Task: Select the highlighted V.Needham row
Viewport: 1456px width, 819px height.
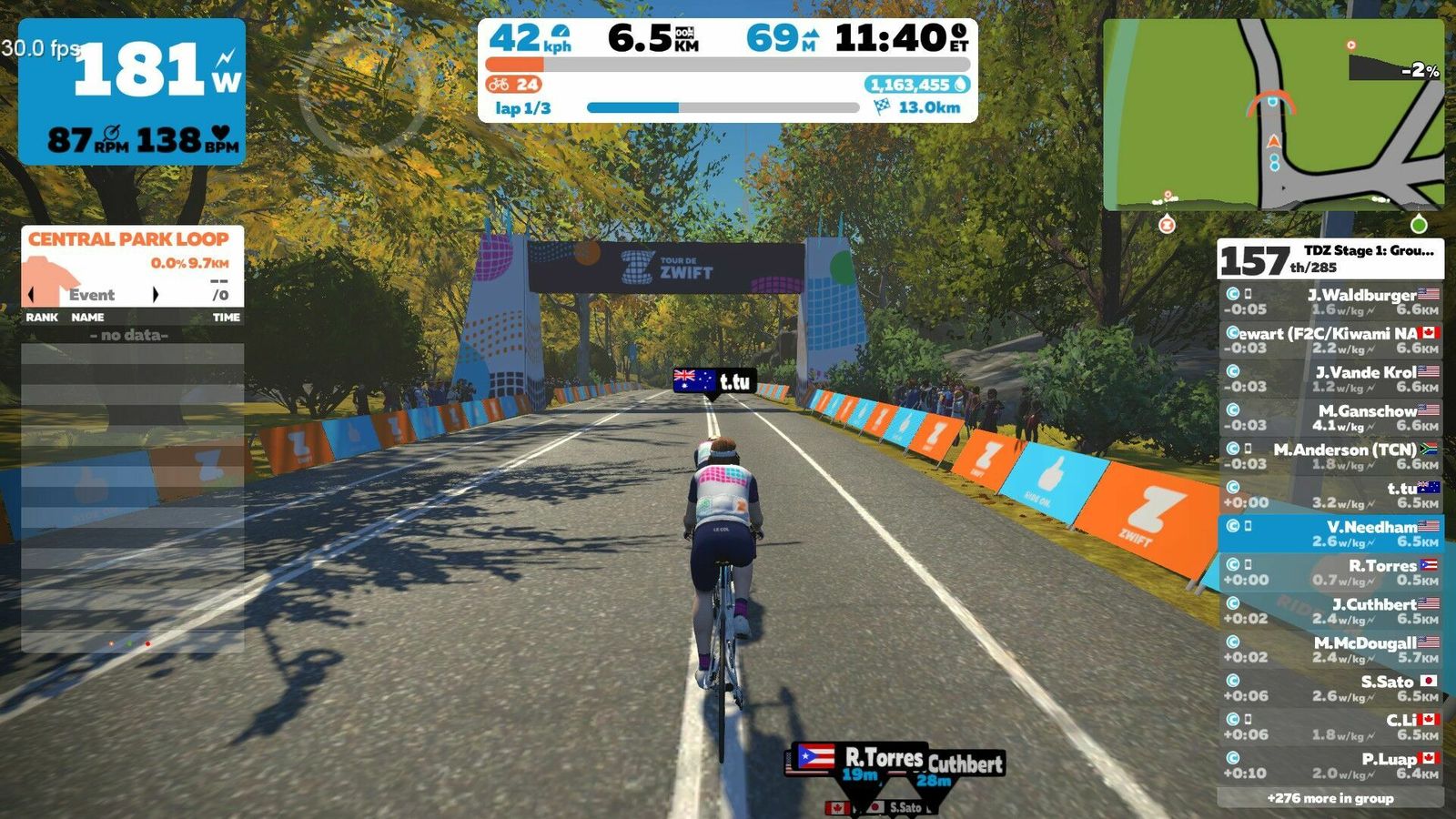Action: click(x=1330, y=533)
